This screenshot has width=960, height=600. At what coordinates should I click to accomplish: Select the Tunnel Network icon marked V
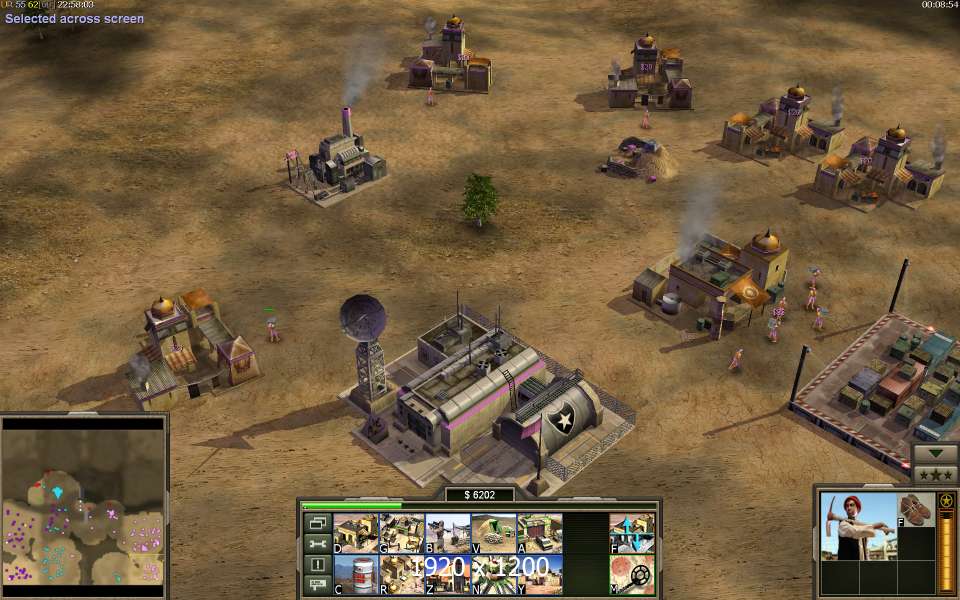(493, 533)
